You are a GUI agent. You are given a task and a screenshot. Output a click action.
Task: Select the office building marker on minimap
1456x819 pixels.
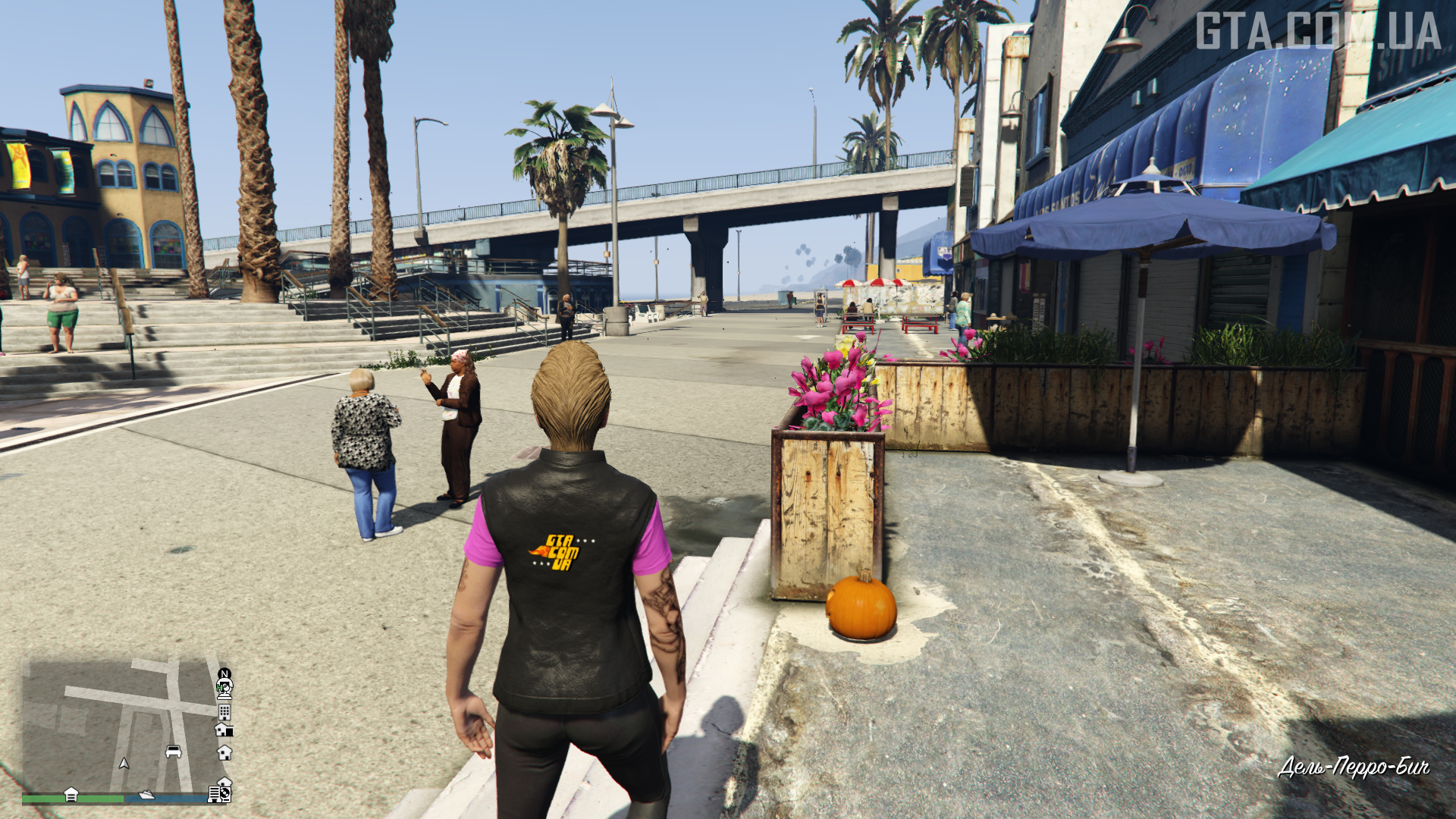[224, 712]
